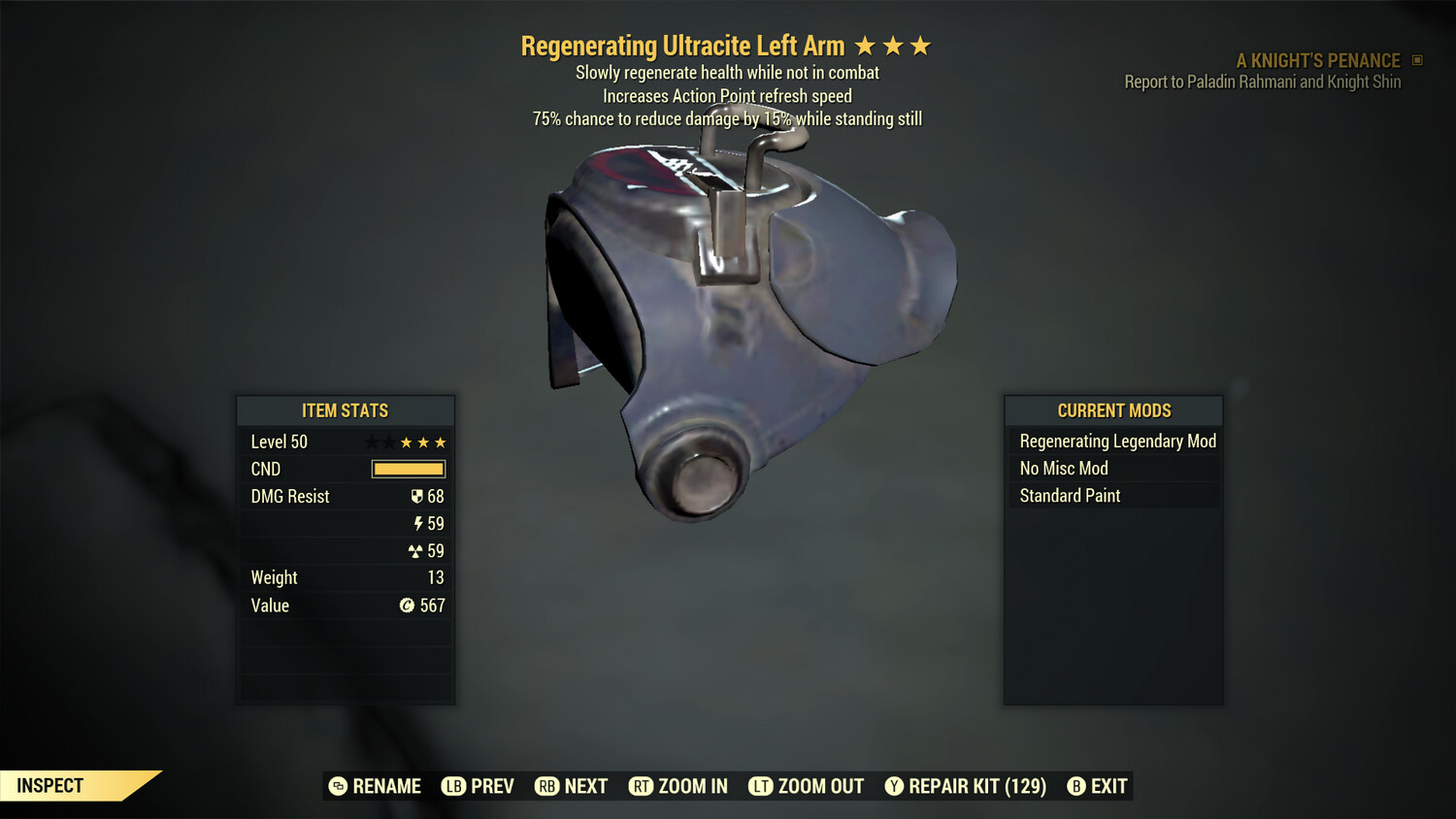Expand the No Misc Mod entry
Screen dimensions: 1456x819
[1063, 468]
